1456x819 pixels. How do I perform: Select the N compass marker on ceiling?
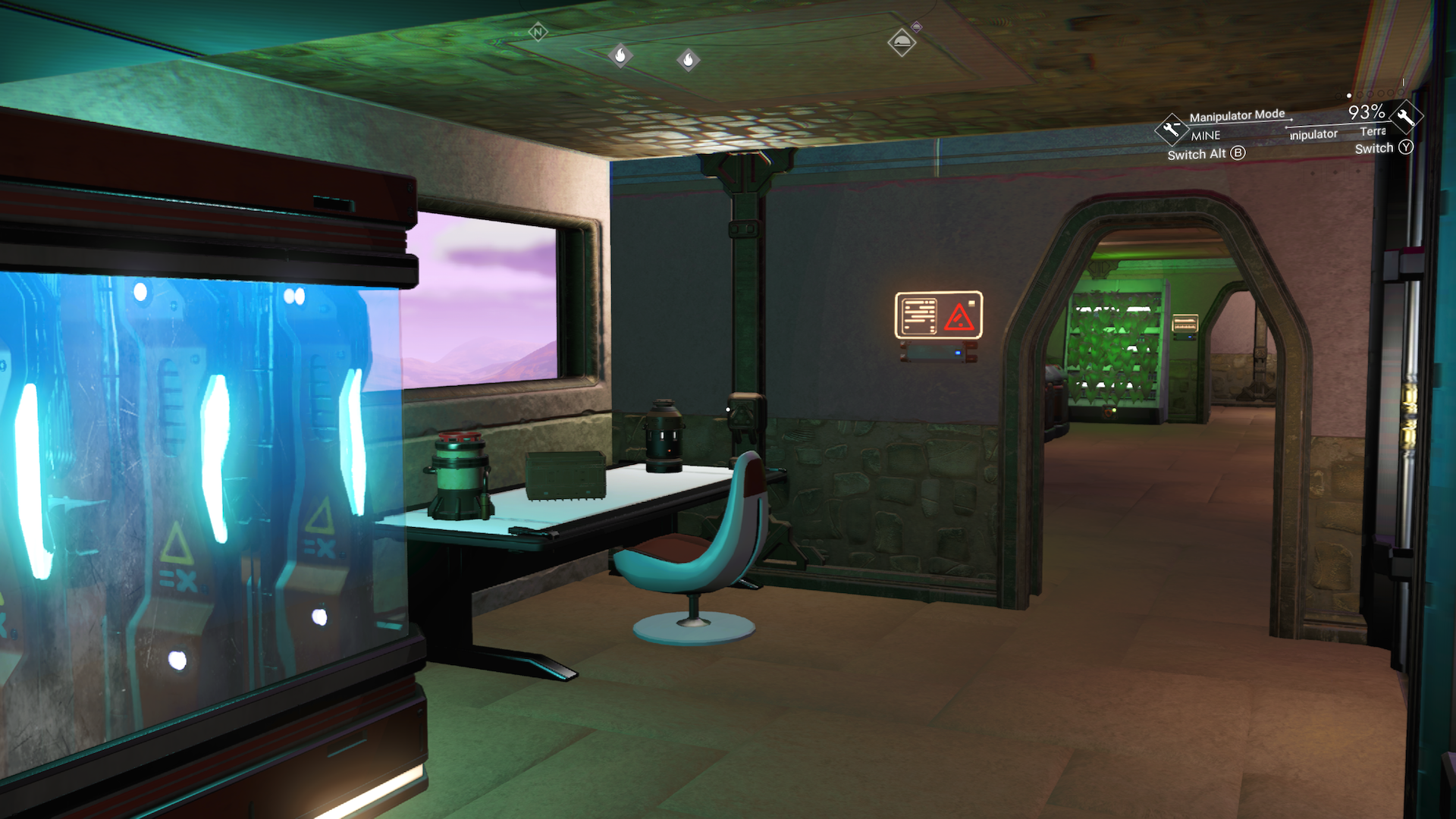tap(537, 31)
